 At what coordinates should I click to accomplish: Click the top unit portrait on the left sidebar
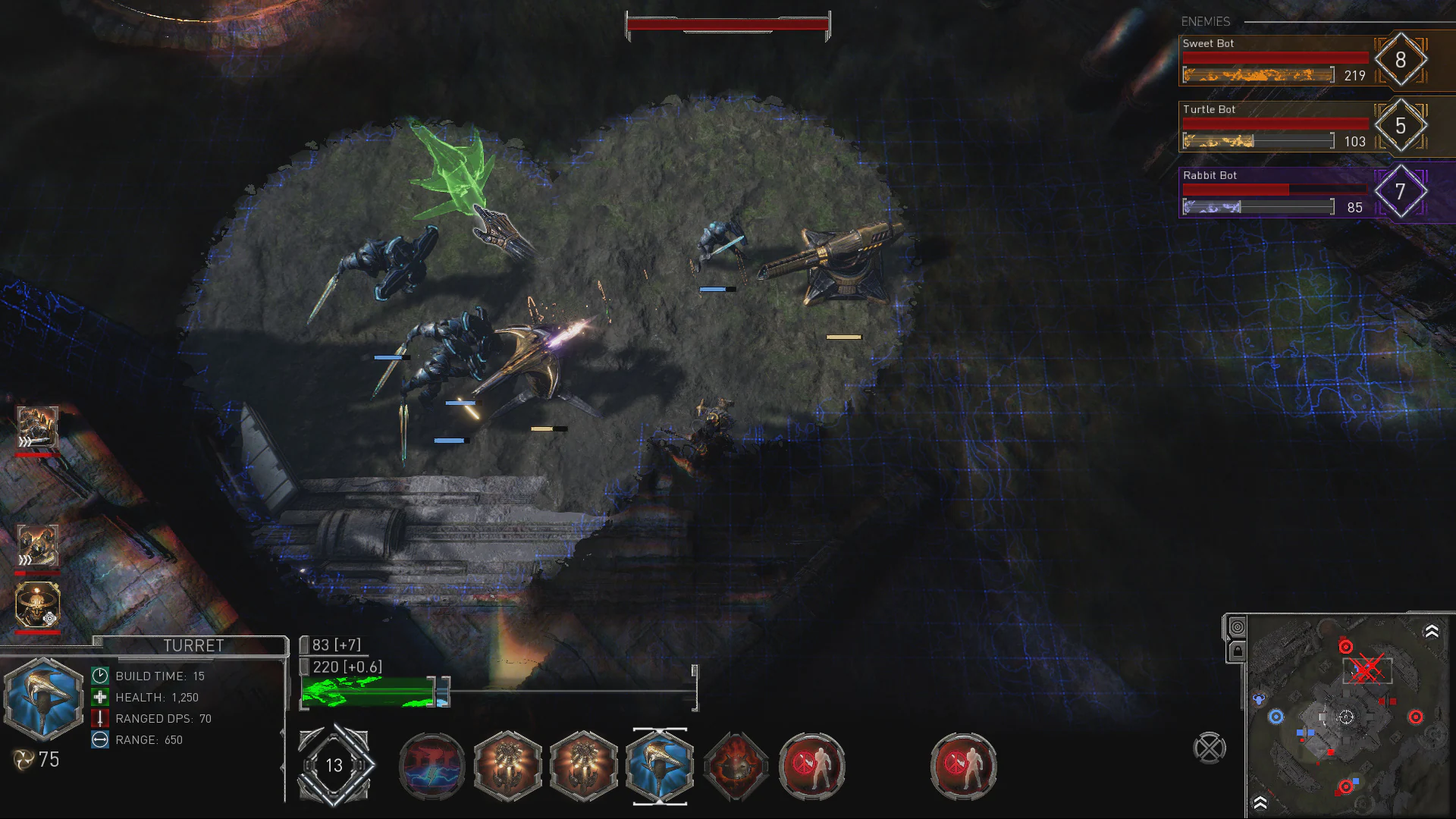(x=36, y=425)
